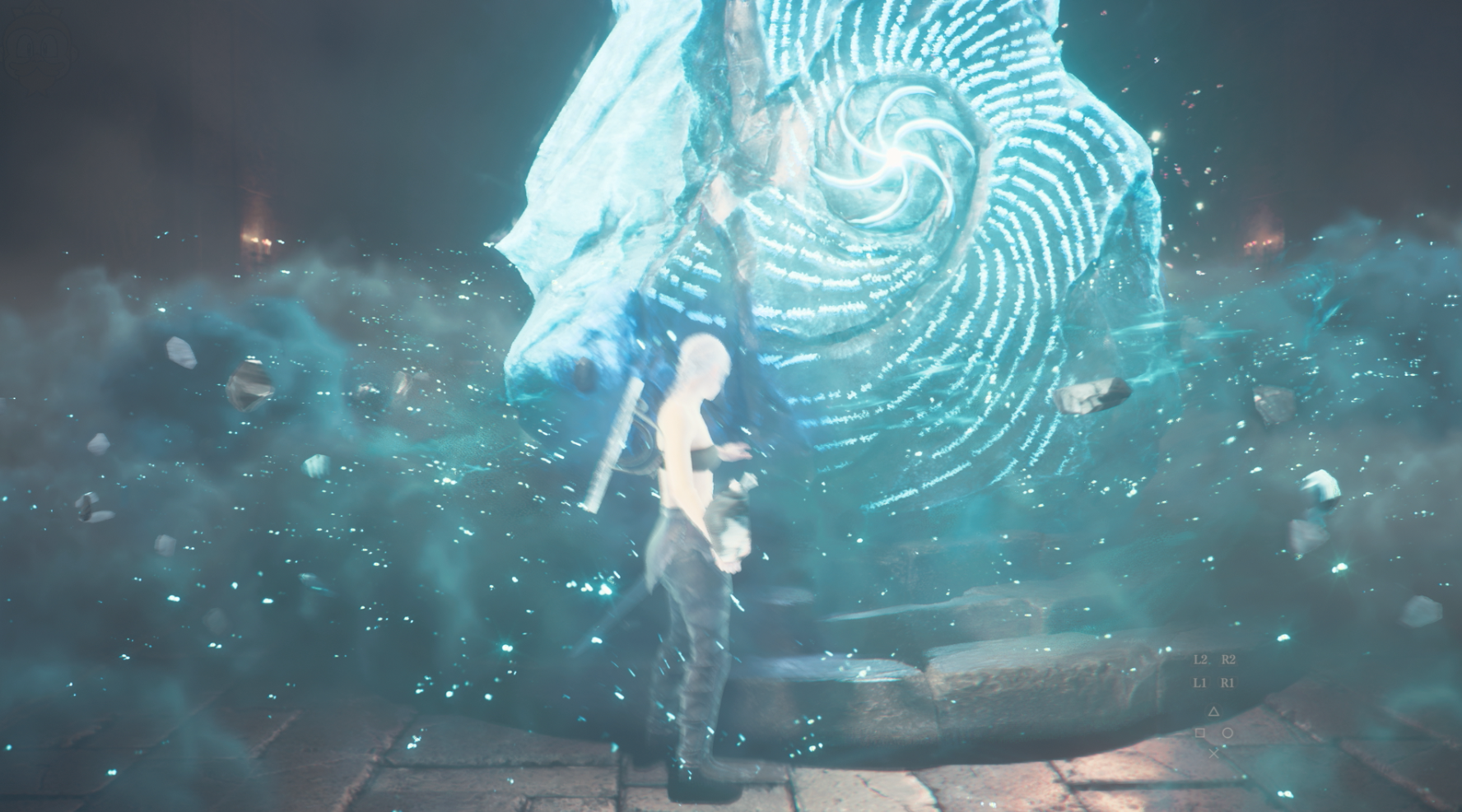Select the R2 trigger prompt icon
1462x812 pixels.
point(1227,659)
